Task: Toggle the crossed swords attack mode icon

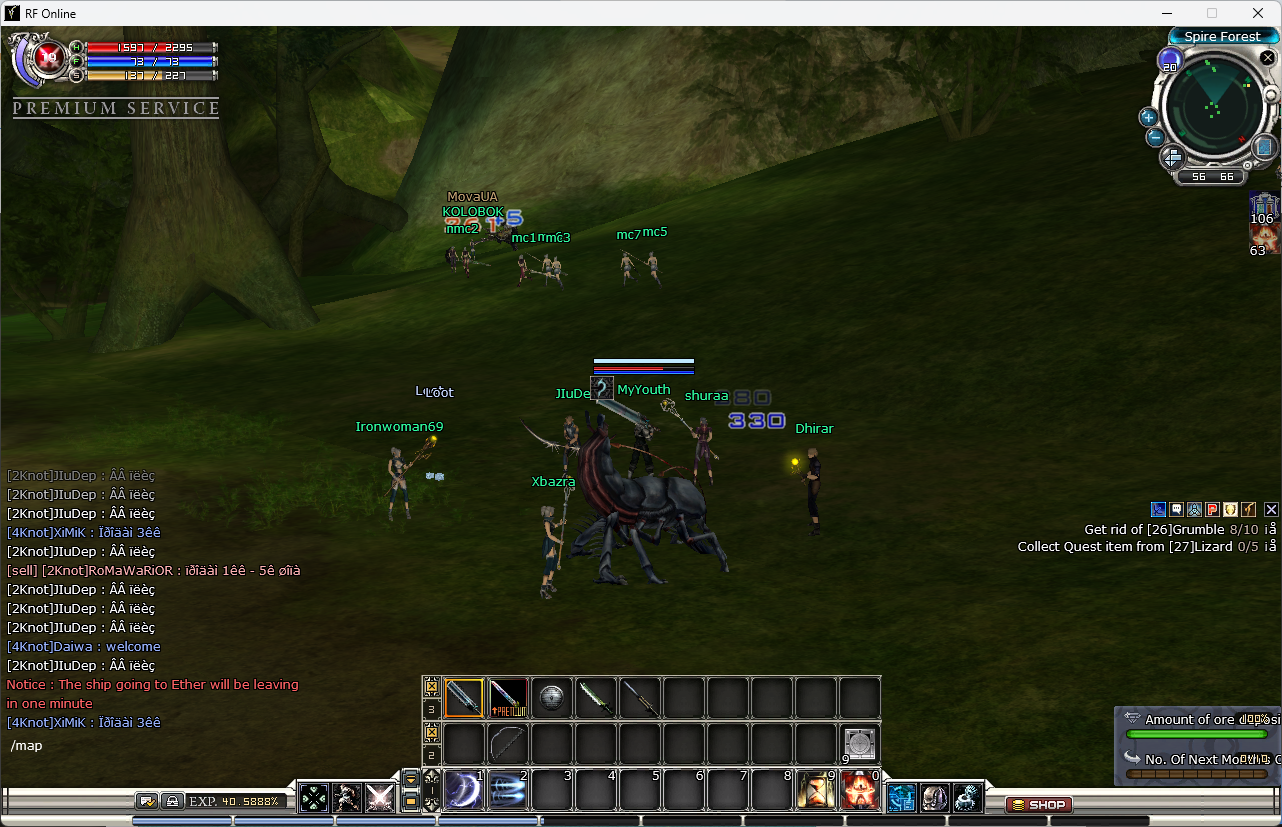Action: (x=379, y=797)
